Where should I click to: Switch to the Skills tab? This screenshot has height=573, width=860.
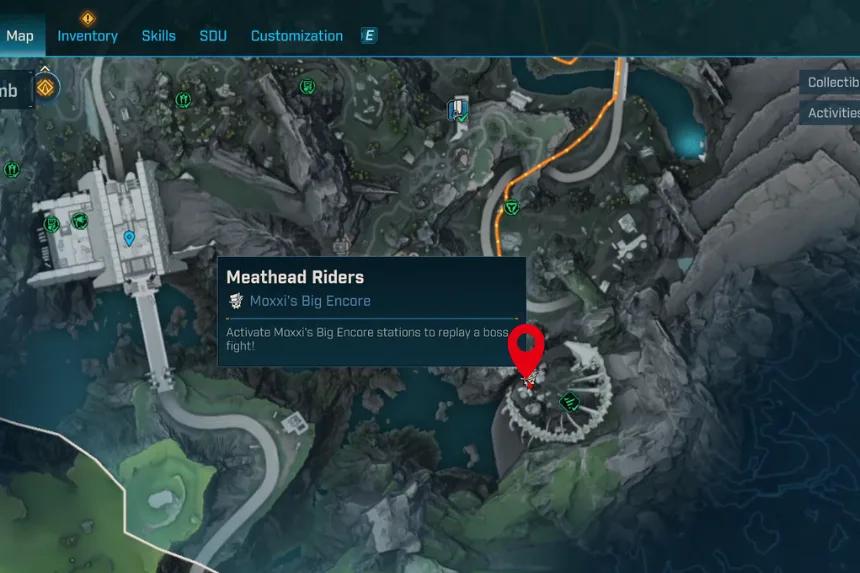(x=158, y=36)
